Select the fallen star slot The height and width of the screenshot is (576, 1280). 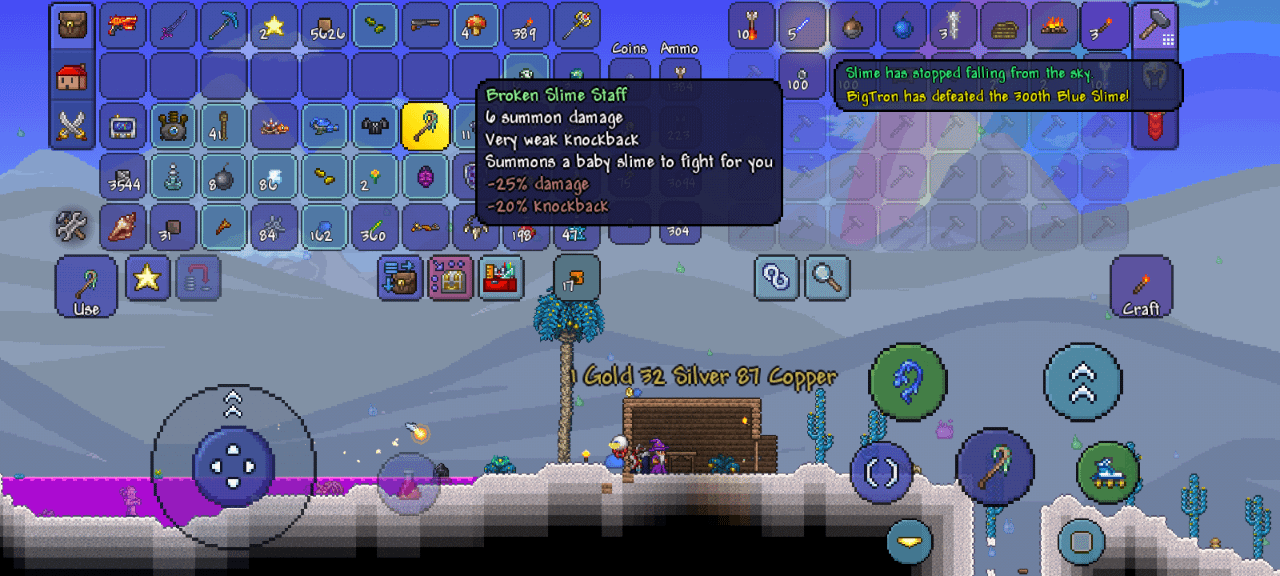274,27
